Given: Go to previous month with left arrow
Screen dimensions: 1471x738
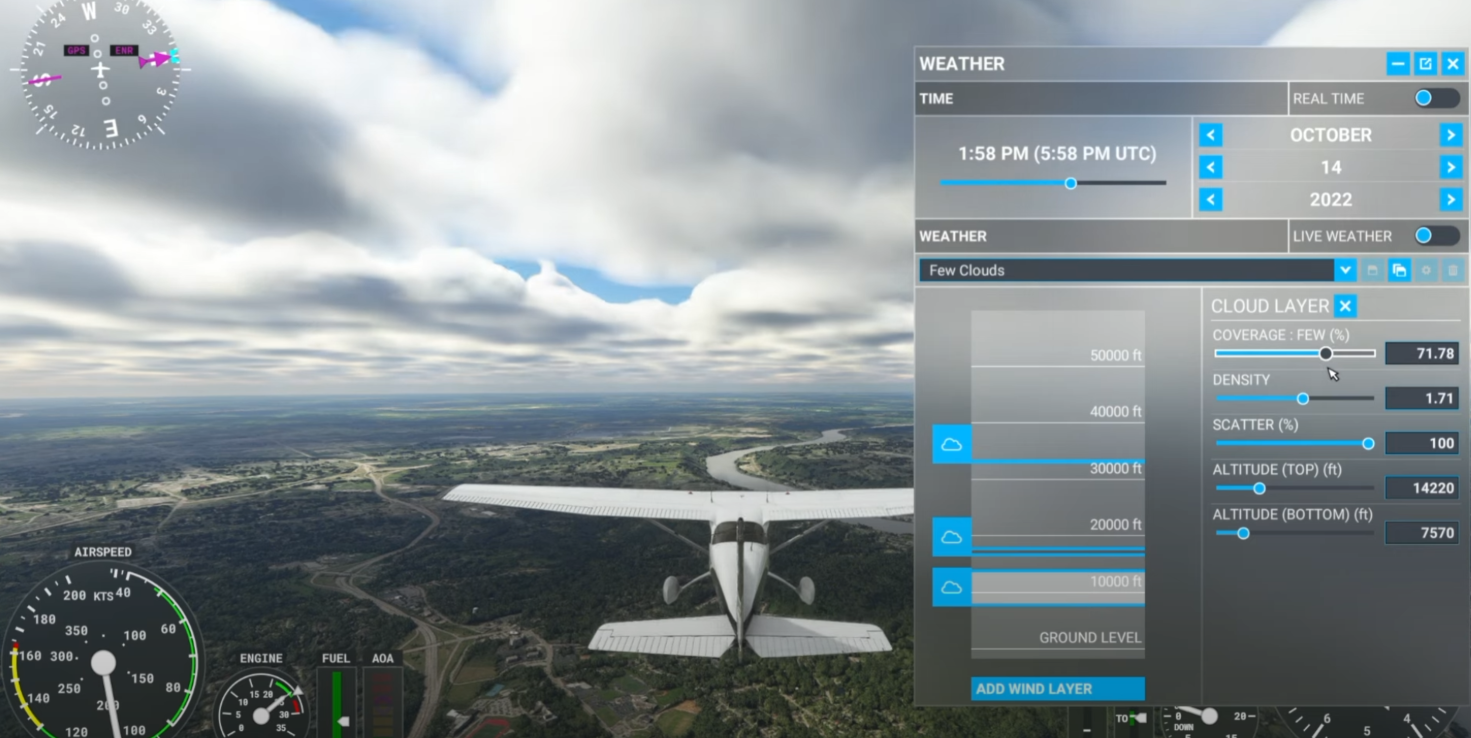Looking at the screenshot, I should tap(1211, 135).
